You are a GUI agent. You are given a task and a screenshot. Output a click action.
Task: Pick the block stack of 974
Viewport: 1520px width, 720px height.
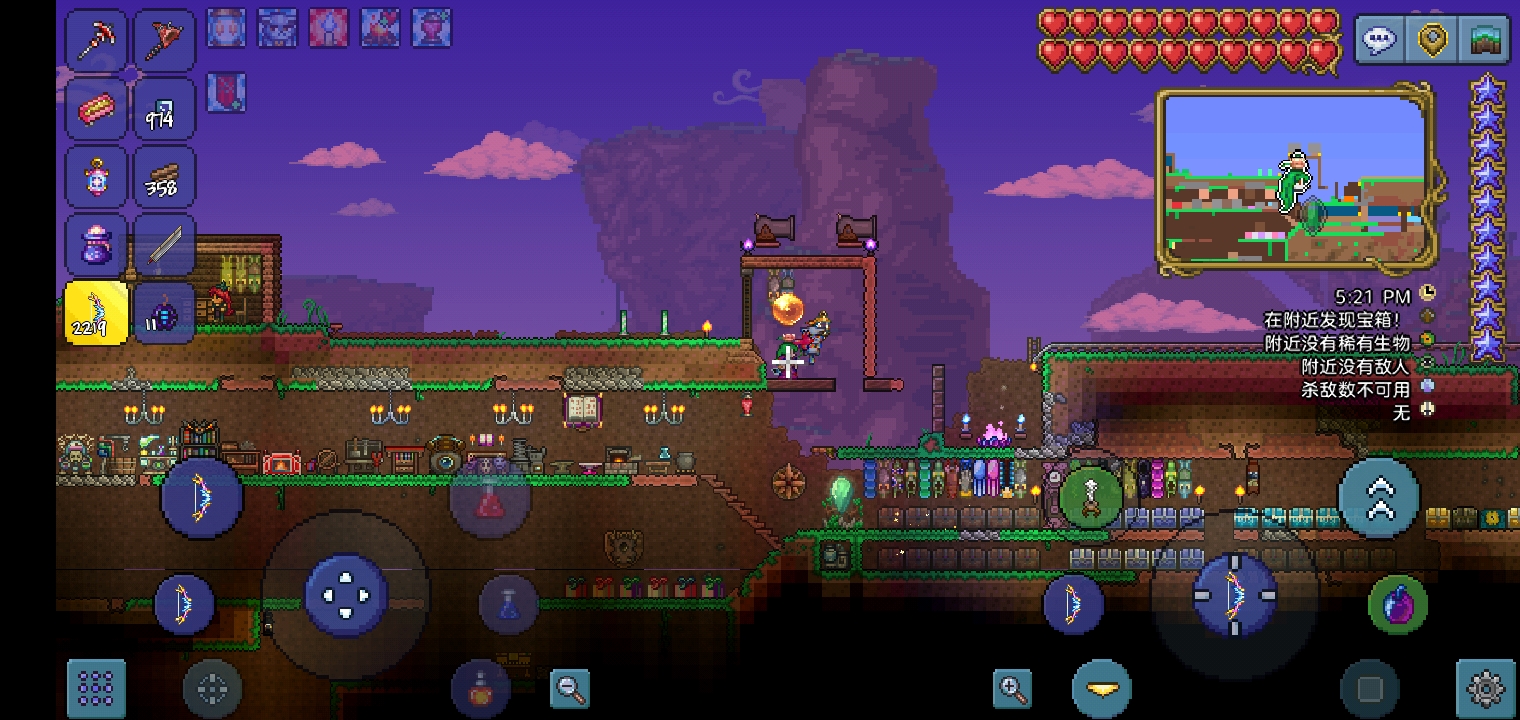(x=163, y=109)
